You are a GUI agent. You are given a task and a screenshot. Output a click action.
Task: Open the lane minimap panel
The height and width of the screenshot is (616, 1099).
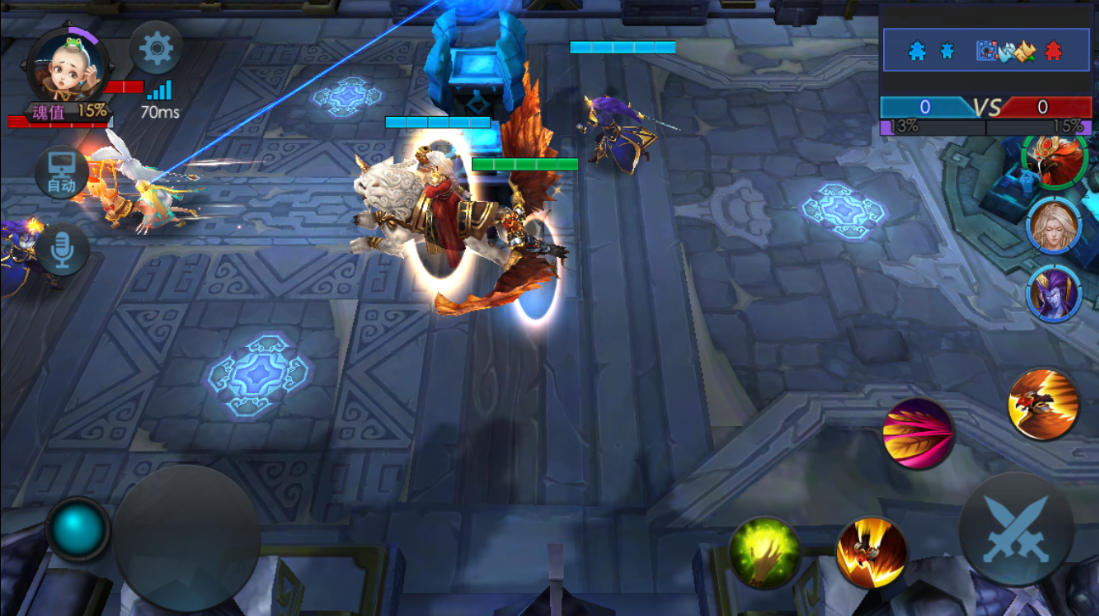985,50
